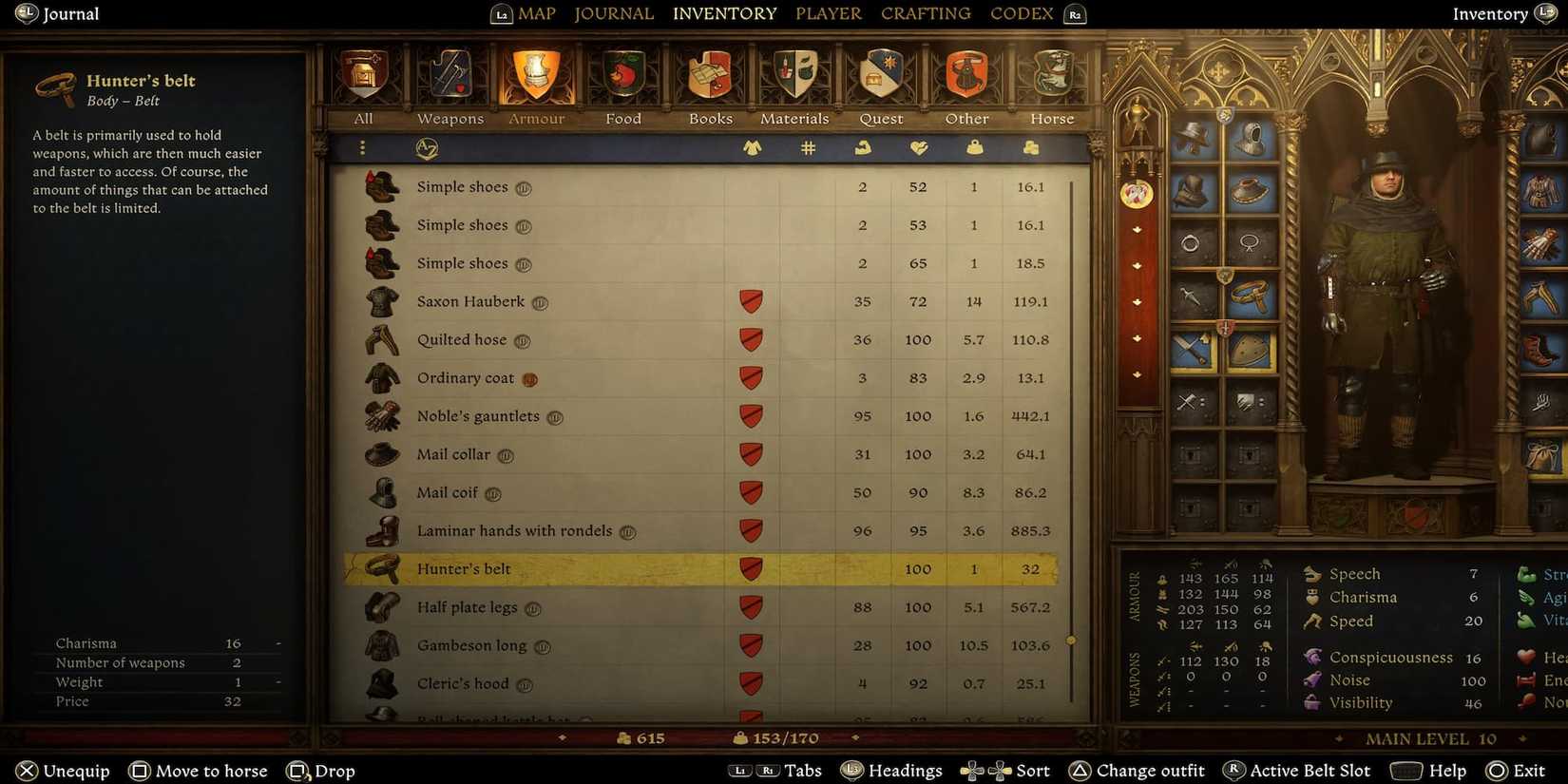The image size is (1568, 784).
Task: Open the Headings grouping option
Action: tap(891, 770)
